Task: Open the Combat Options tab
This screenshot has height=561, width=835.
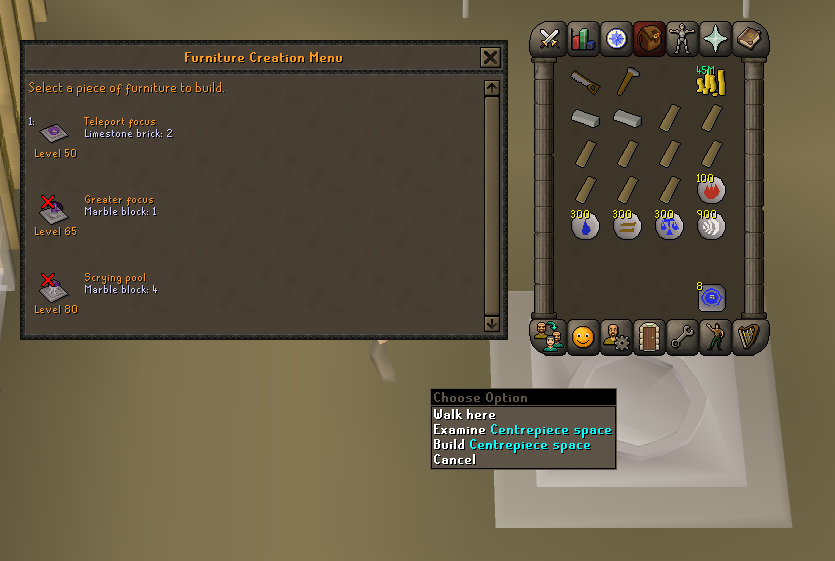Action: (x=549, y=38)
